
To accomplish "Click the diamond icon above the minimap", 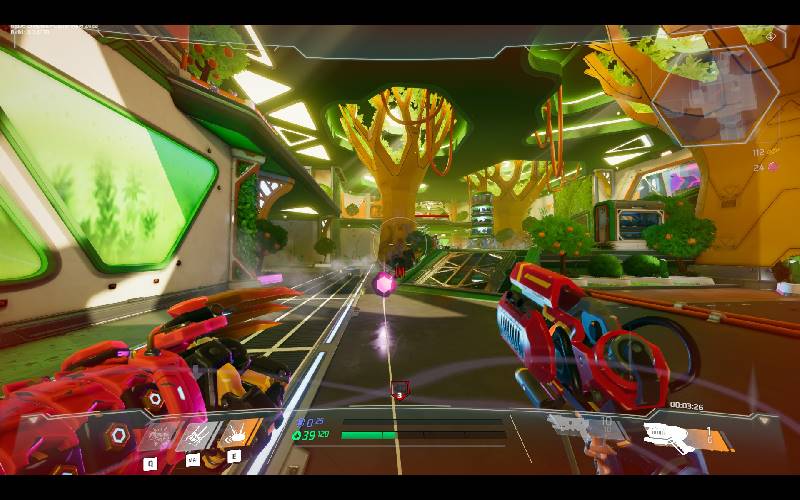I will (771, 37).
